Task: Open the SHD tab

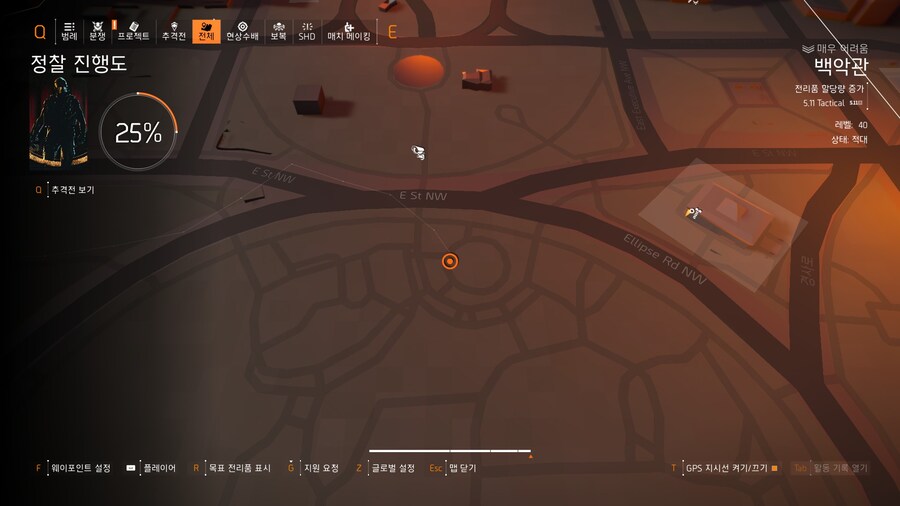Action: [307, 30]
